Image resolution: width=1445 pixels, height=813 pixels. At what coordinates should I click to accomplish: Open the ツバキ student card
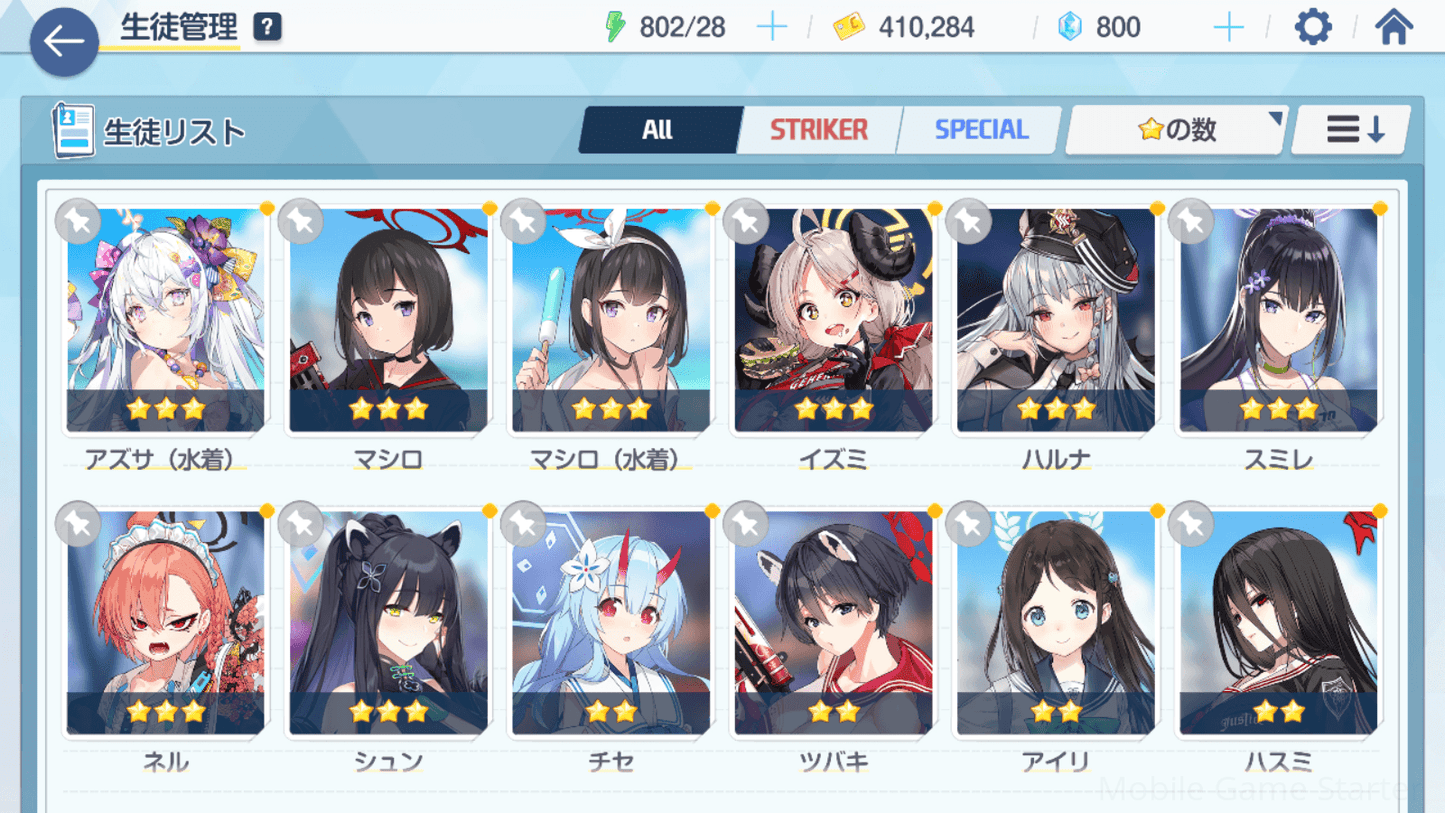click(833, 624)
